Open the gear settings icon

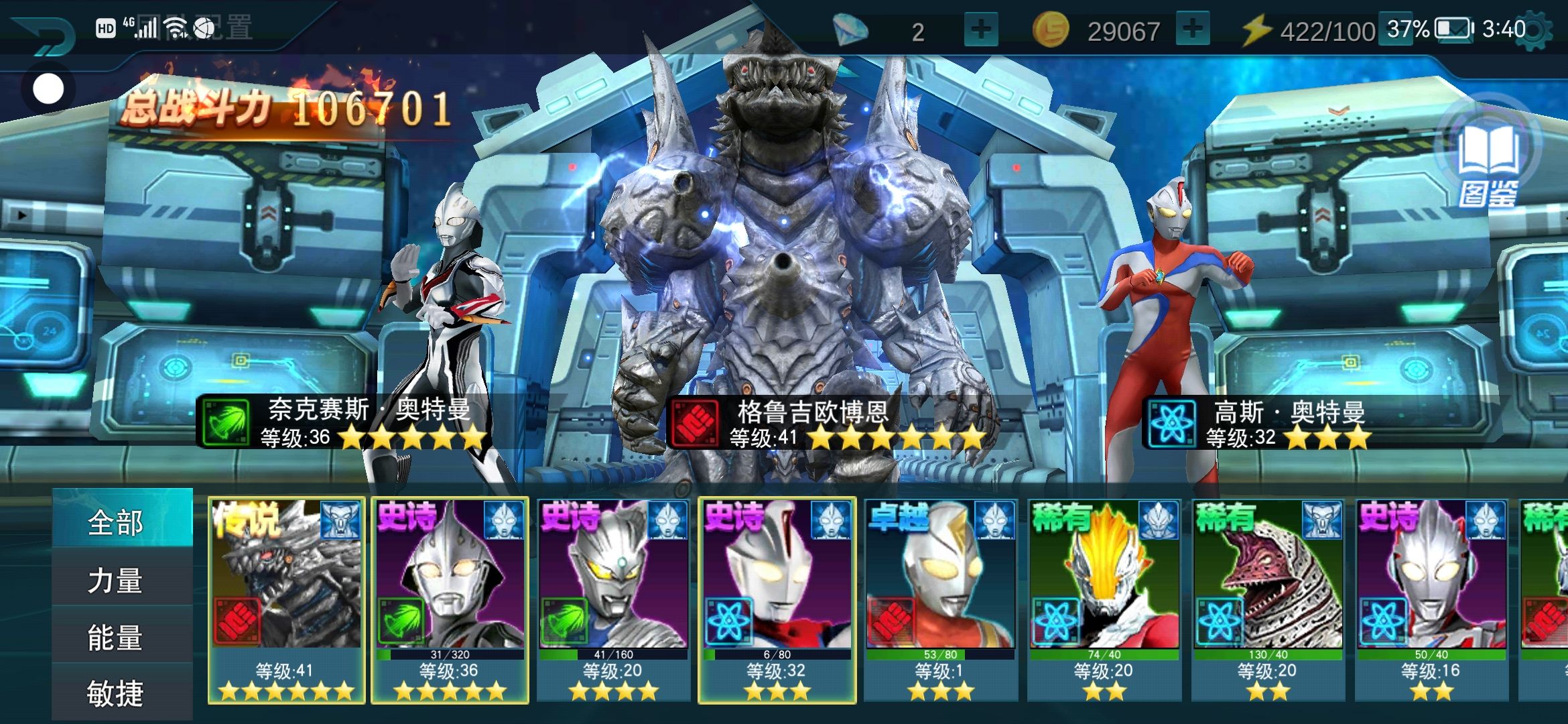coord(1534,32)
